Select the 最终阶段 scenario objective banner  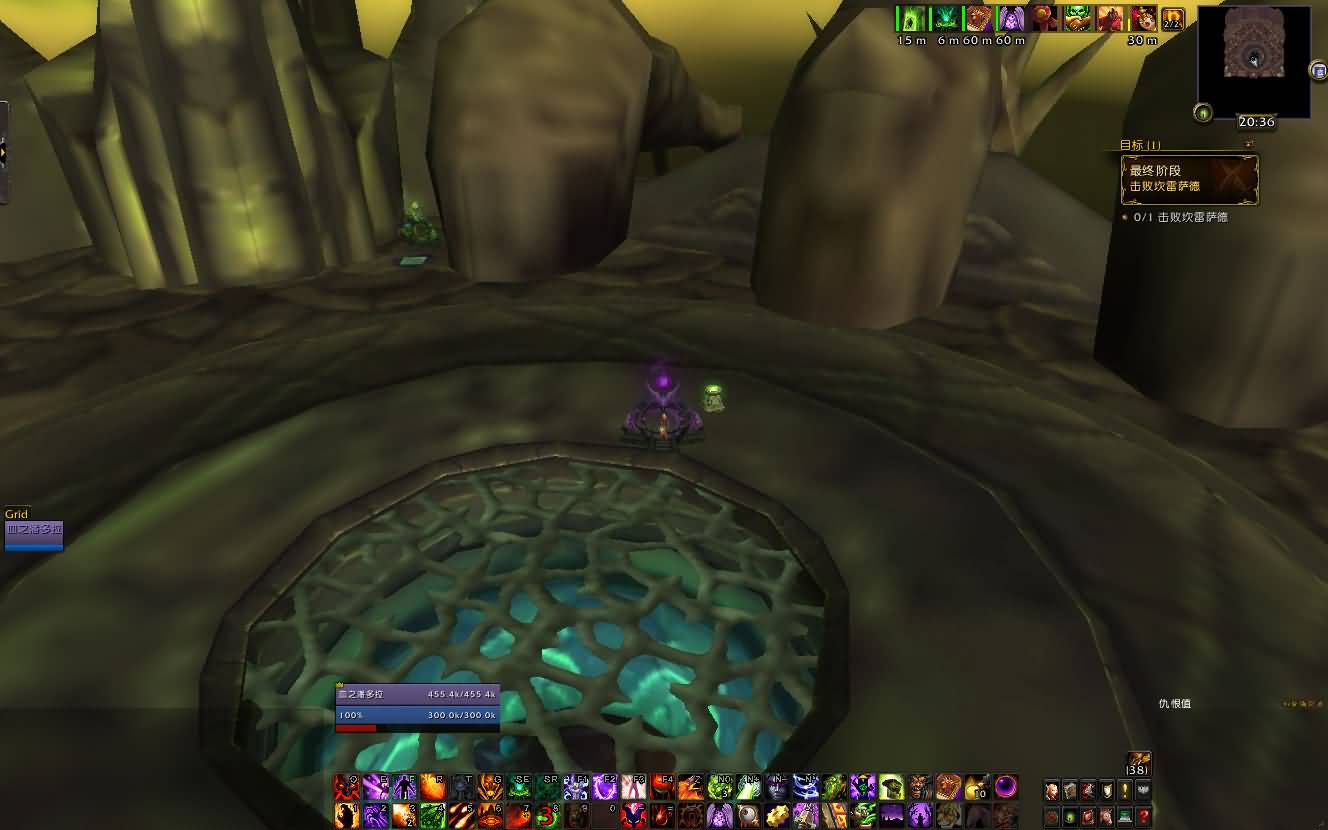point(1187,179)
